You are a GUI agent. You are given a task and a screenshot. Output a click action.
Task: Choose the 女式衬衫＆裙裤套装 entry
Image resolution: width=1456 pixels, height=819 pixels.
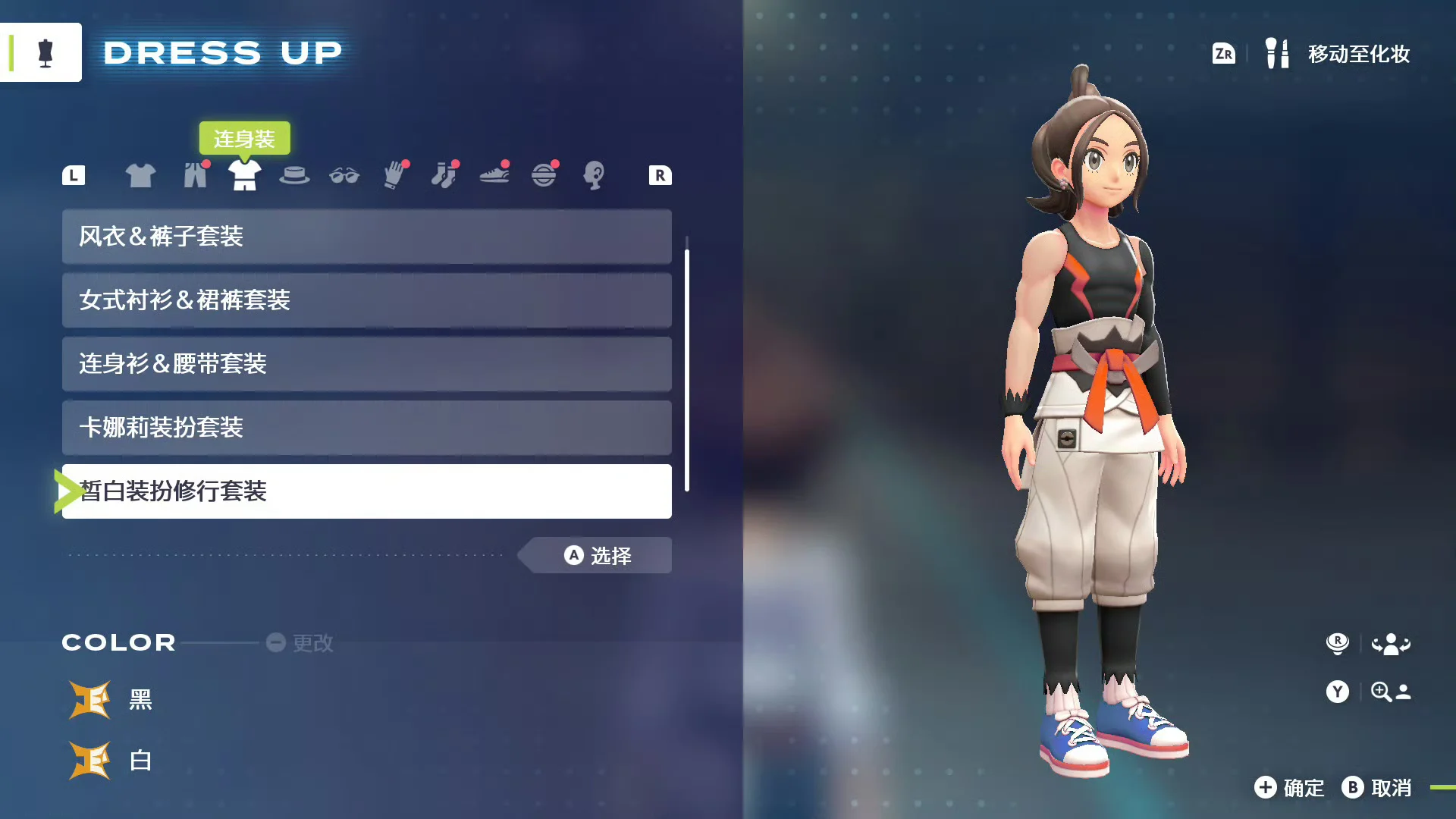(366, 300)
